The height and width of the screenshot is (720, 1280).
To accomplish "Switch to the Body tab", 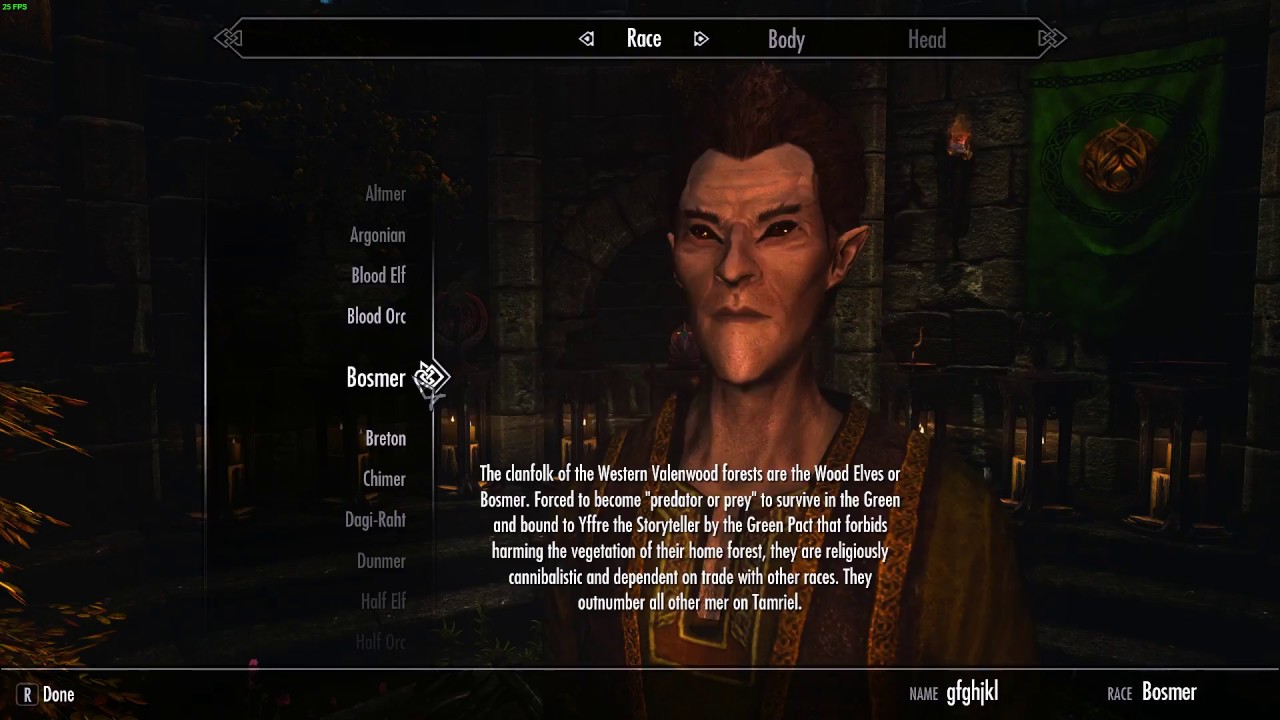I will coord(786,39).
